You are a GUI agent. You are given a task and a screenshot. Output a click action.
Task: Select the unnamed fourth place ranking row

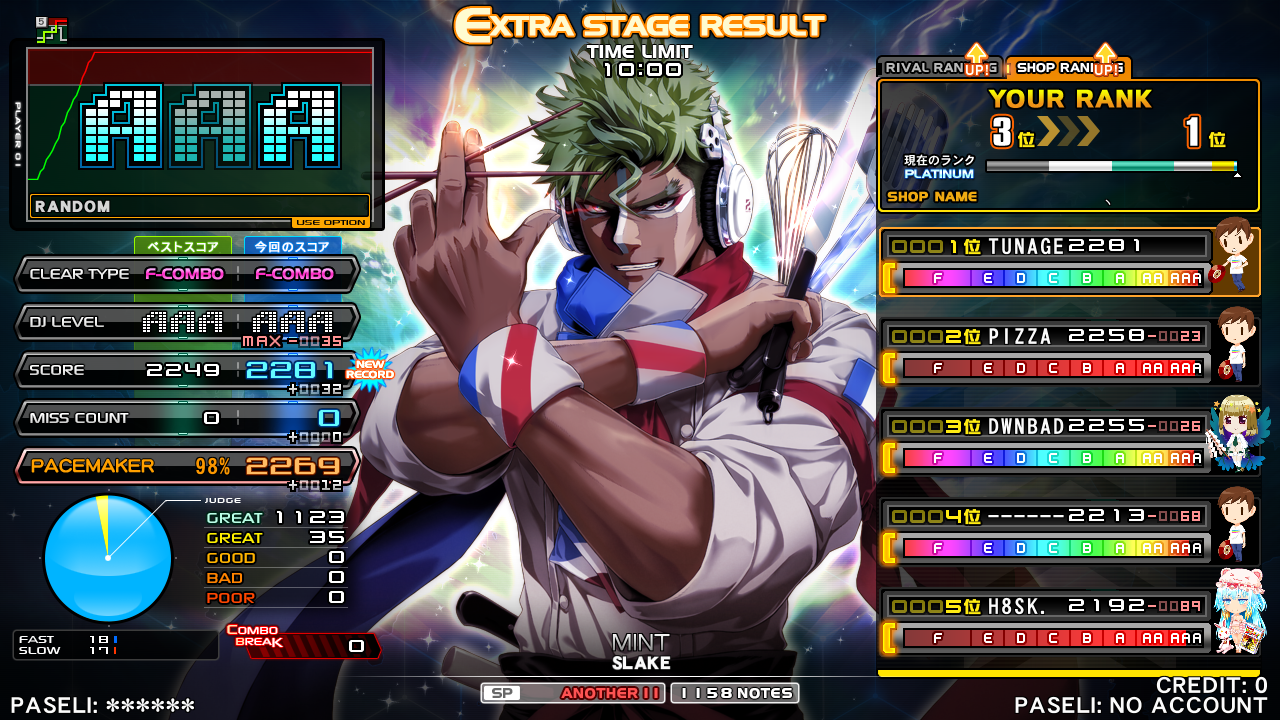pyautogui.click(x=1045, y=532)
